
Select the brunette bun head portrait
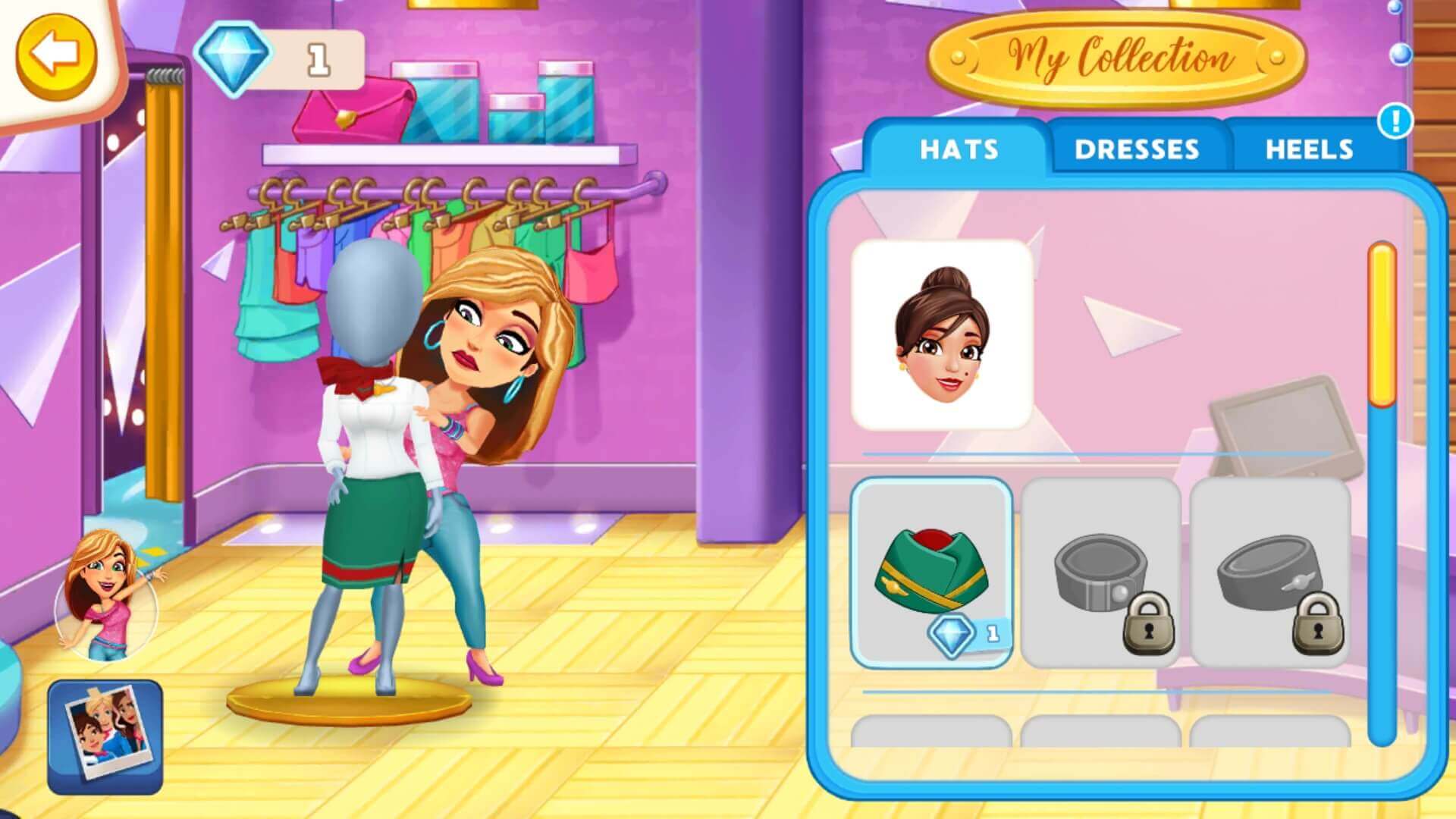tap(942, 334)
